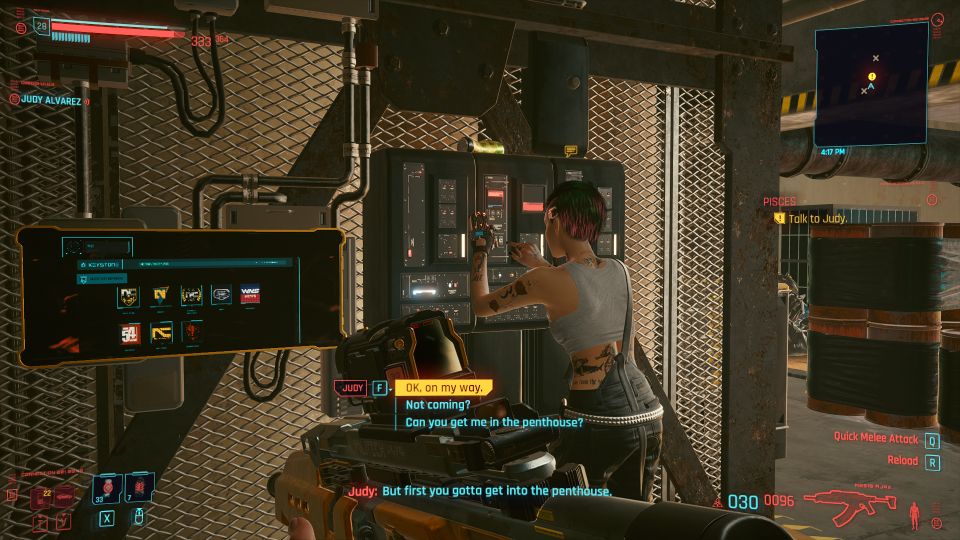The width and height of the screenshot is (960, 540).
Task: Open the minimap
Action: (x=871, y=85)
